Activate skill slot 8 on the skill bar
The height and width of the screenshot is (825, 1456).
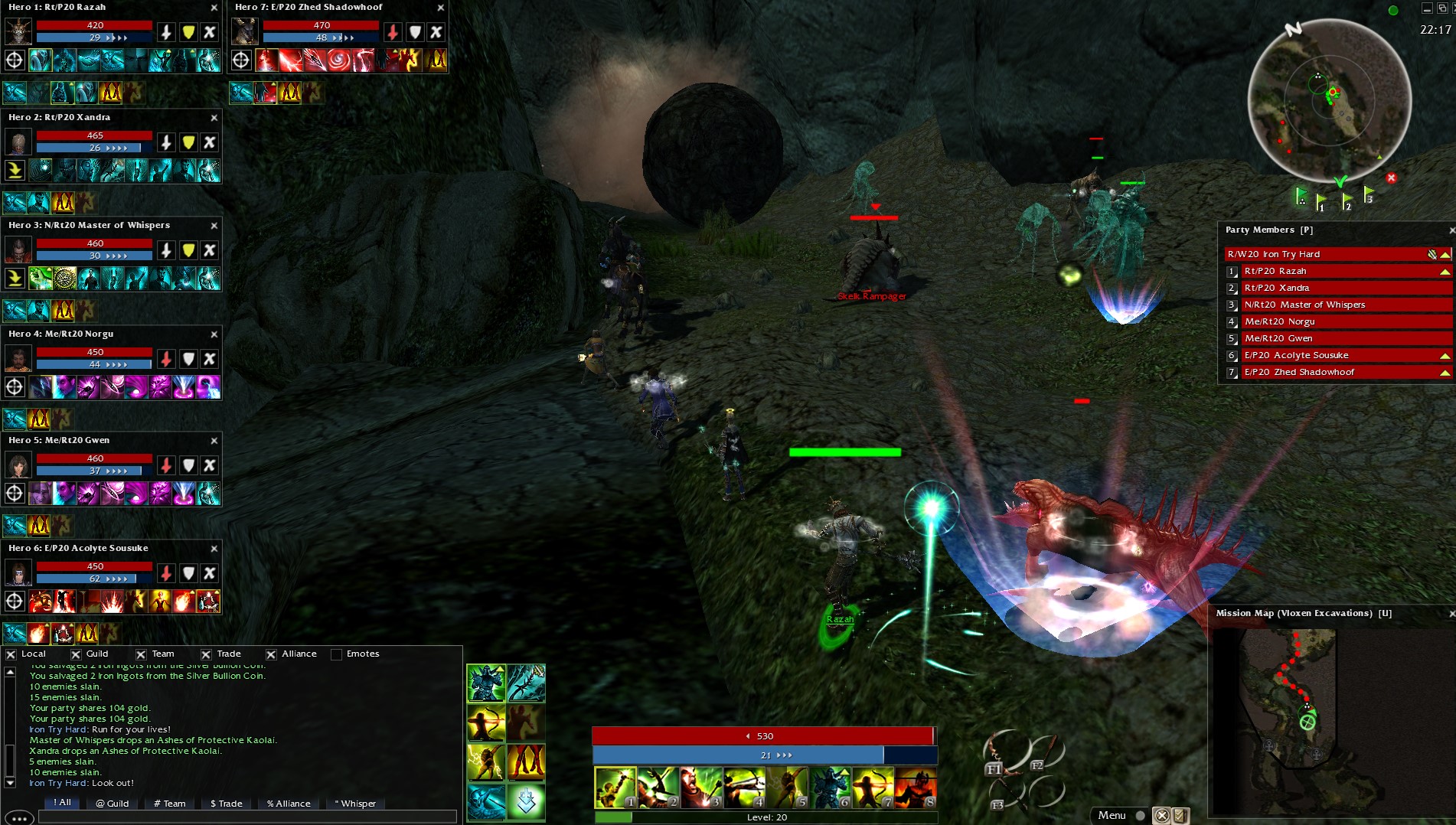point(916,787)
